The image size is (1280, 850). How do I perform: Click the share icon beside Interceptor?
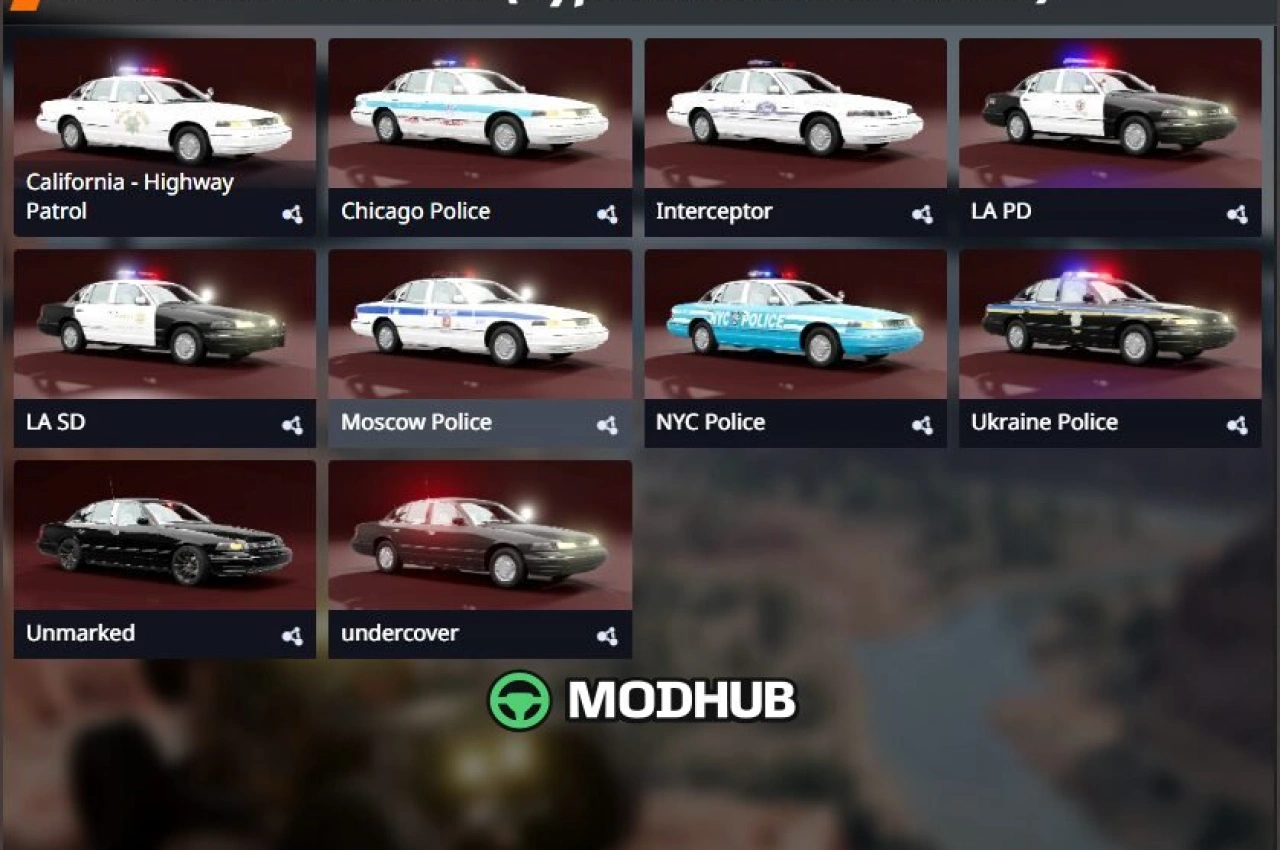[922, 214]
